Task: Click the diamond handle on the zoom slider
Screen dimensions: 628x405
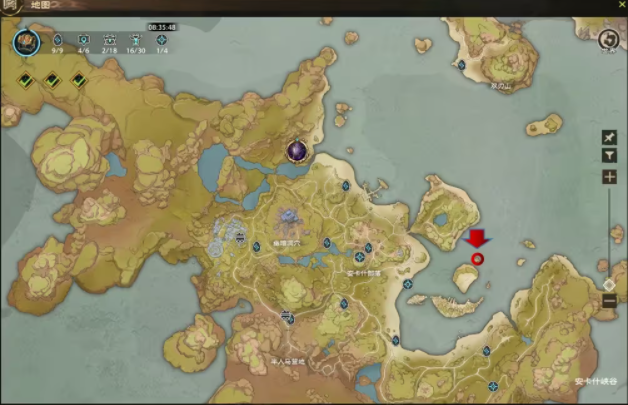Action: [609, 284]
